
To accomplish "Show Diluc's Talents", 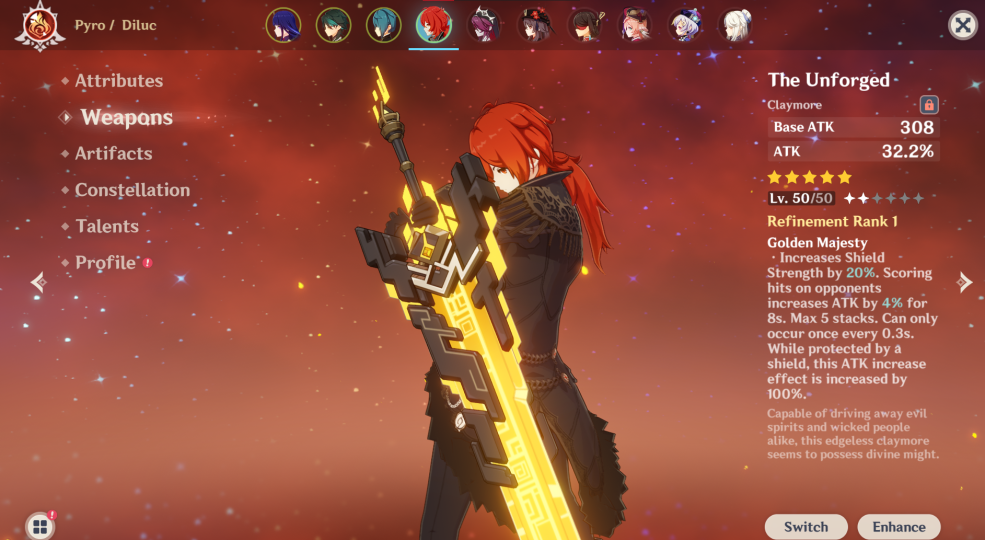I will (107, 226).
